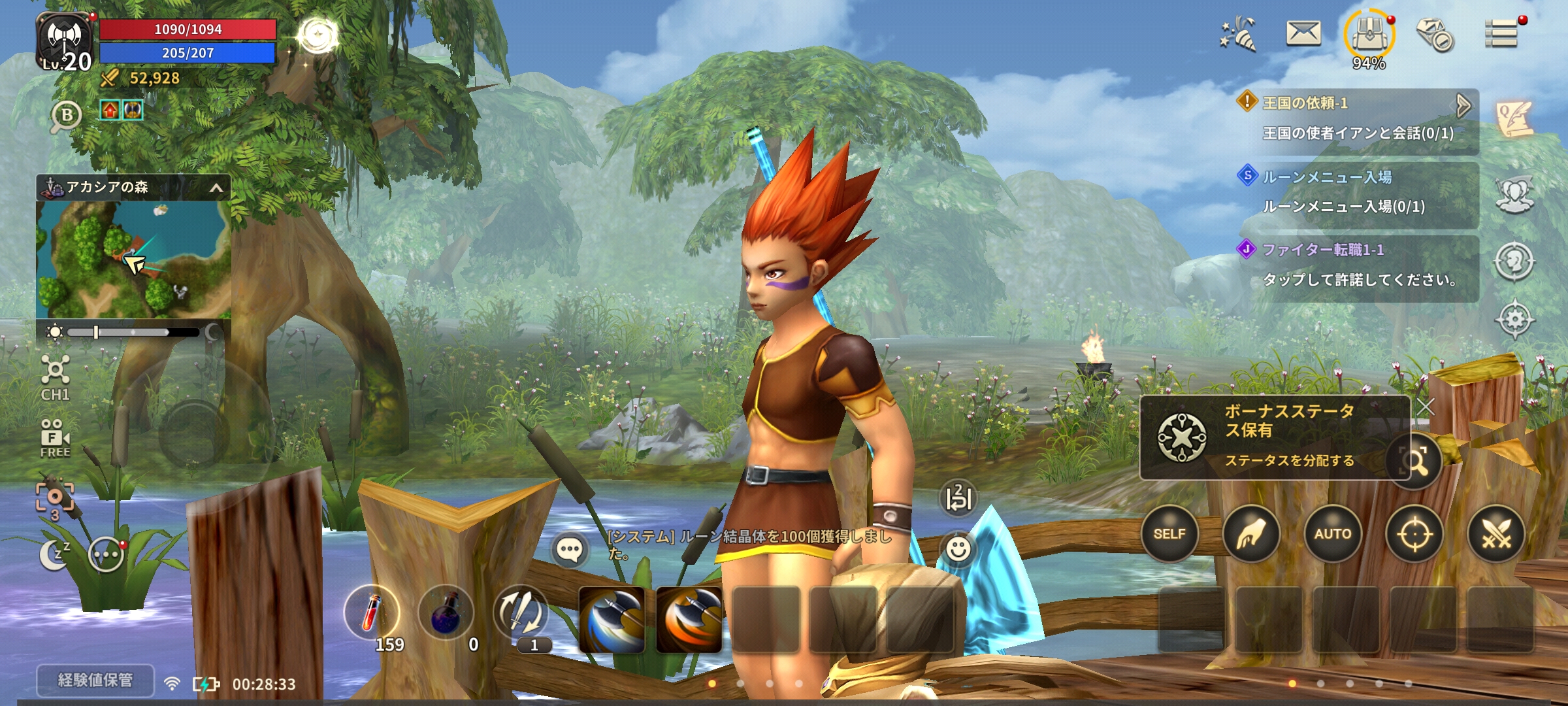1568x706 pixels.
Task: Close the bonus status notification
Action: tap(1426, 407)
